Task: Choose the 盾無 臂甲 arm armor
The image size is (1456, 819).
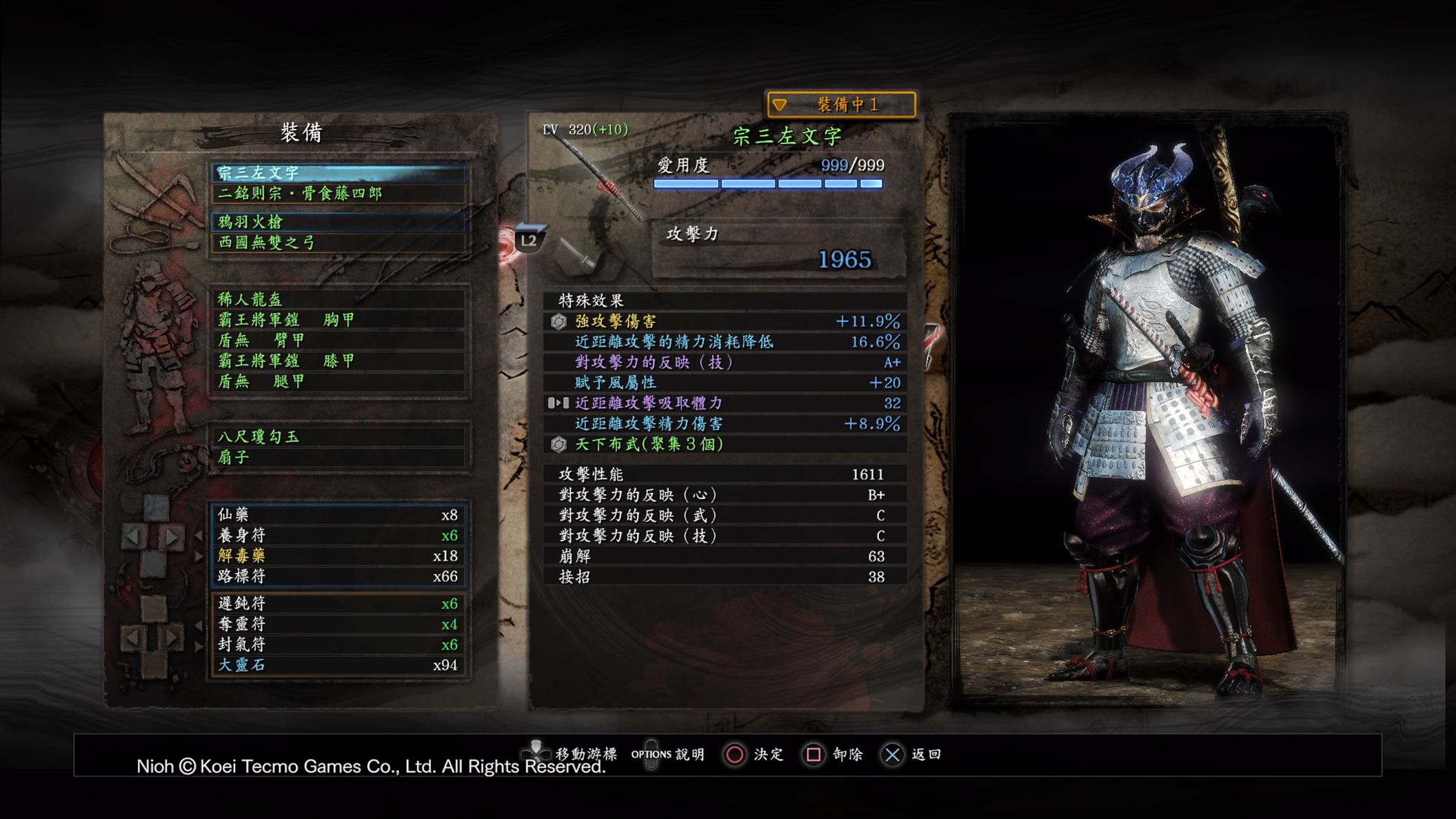Action: [338, 341]
